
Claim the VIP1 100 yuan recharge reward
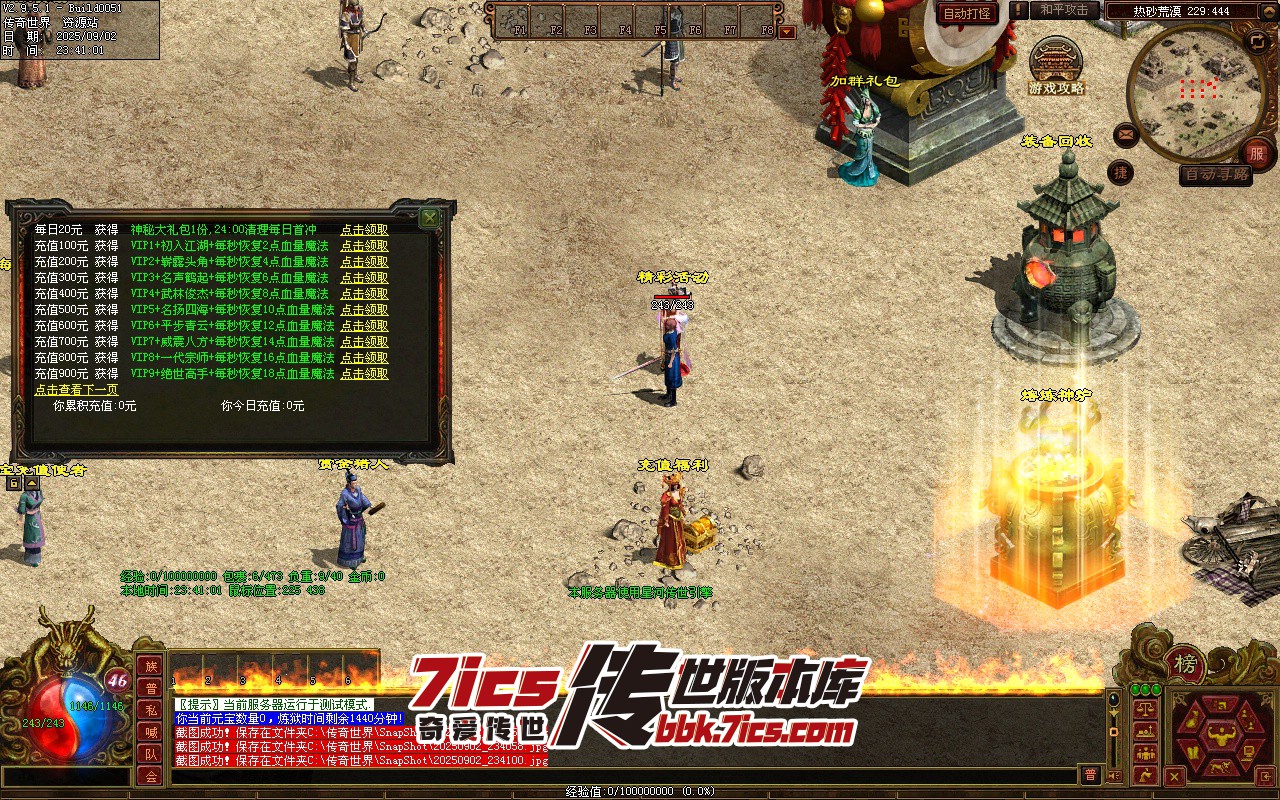click(x=364, y=246)
